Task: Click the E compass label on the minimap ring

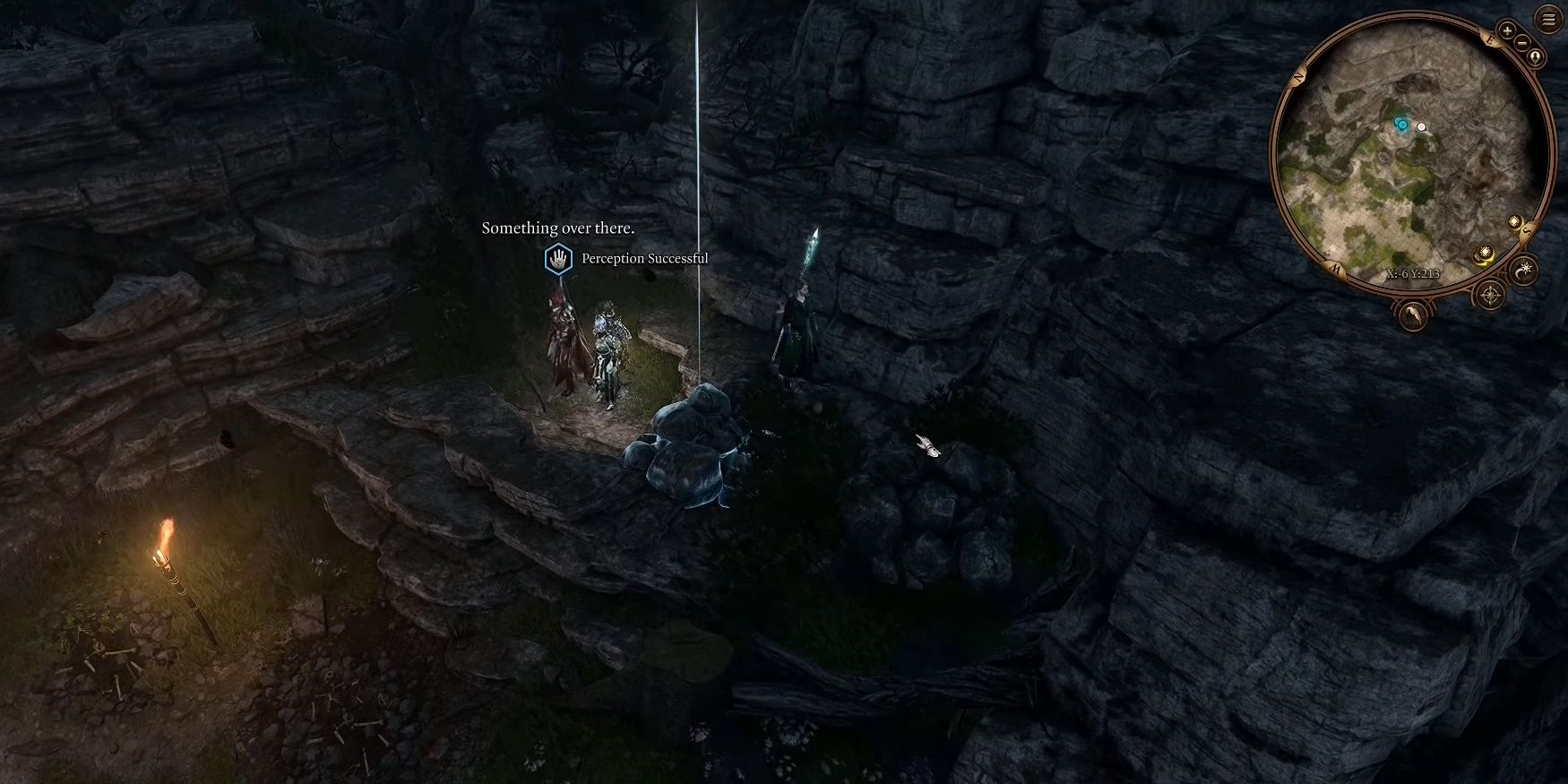Action: coord(1490,40)
